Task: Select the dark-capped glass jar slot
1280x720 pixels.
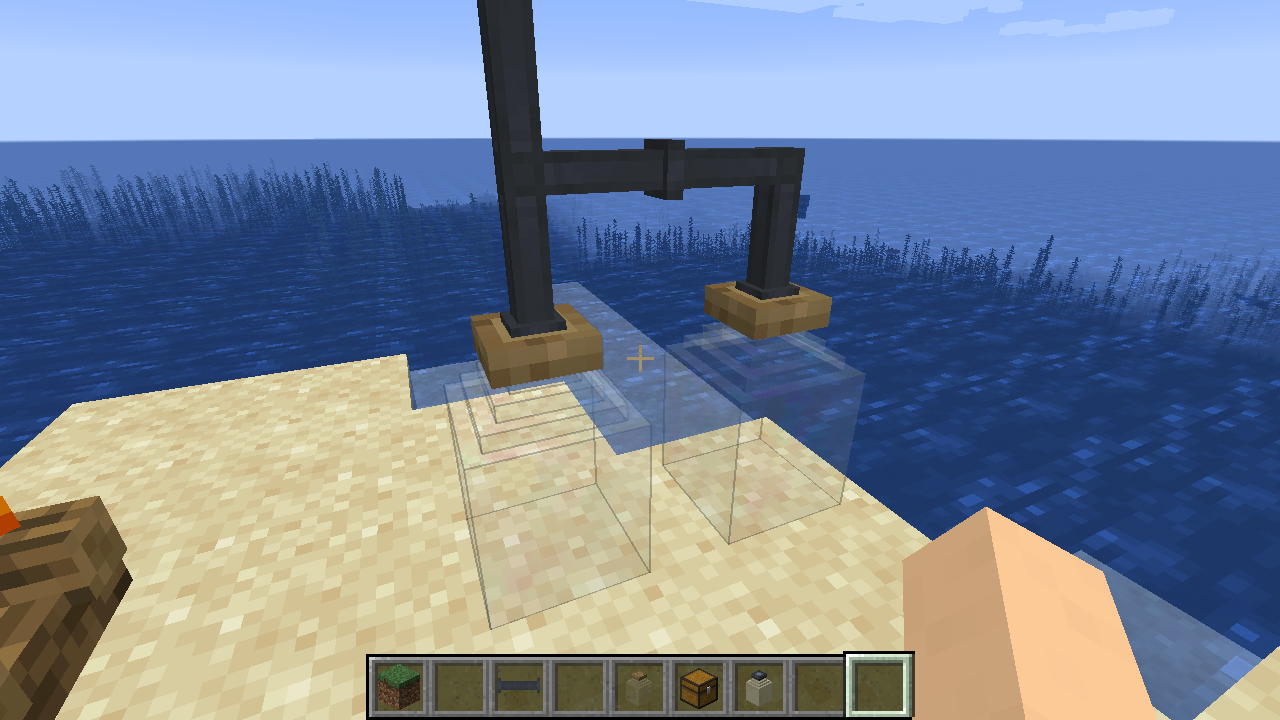Action: [759, 686]
